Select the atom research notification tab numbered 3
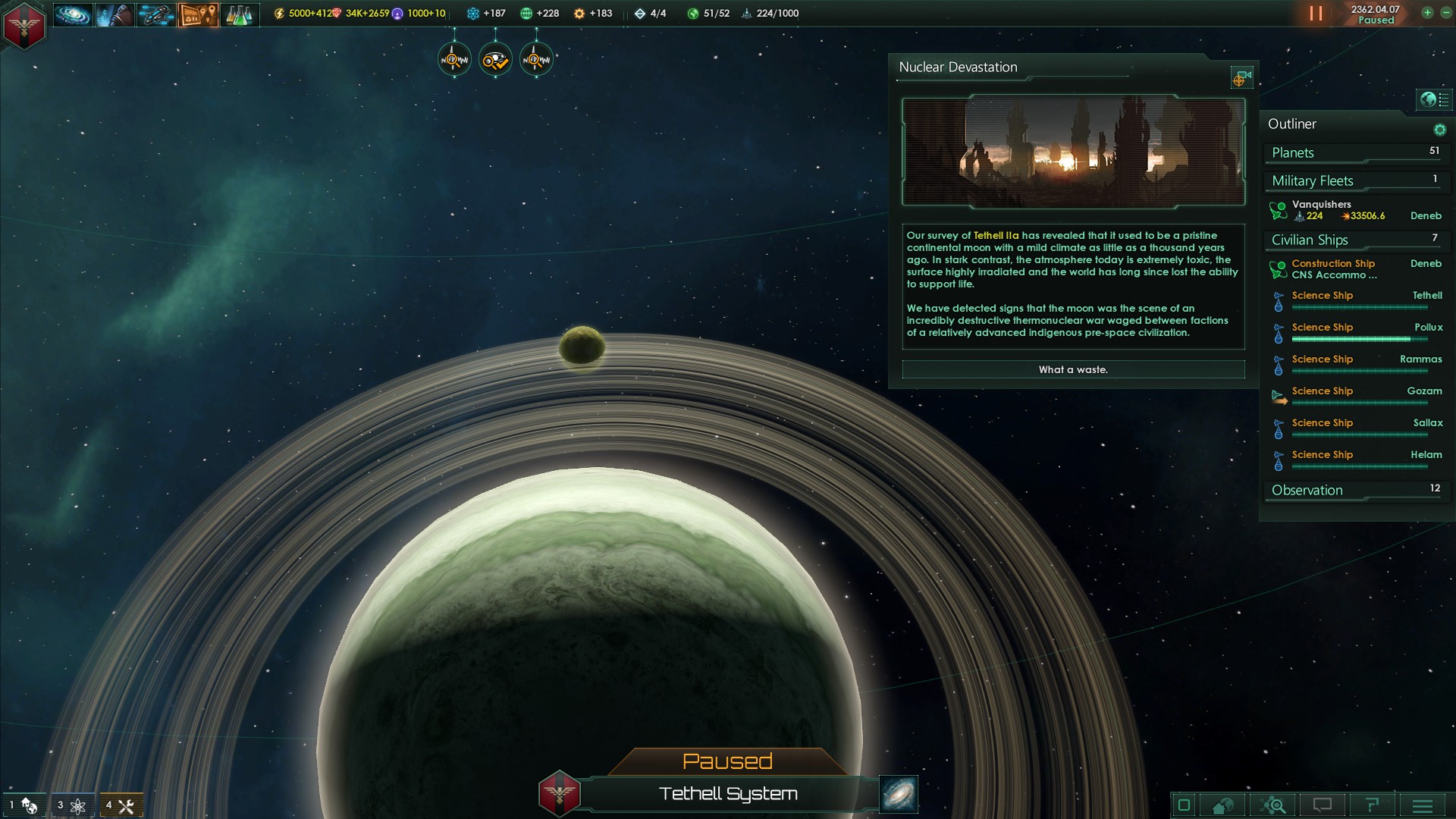The width and height of the screenshot is (1456, 819). pos(72,805)
